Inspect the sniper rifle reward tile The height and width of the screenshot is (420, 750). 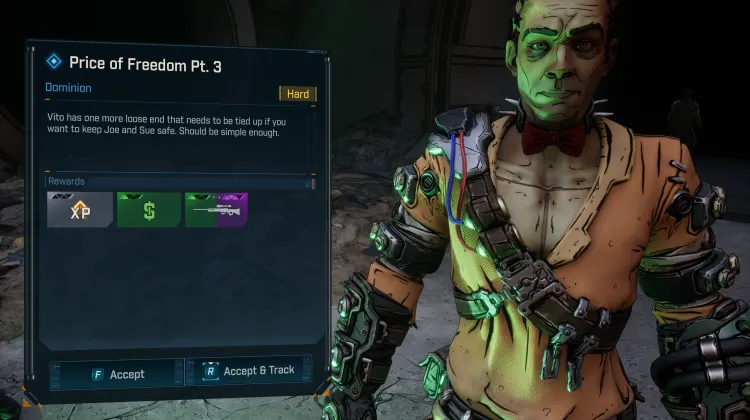[216, 210]
